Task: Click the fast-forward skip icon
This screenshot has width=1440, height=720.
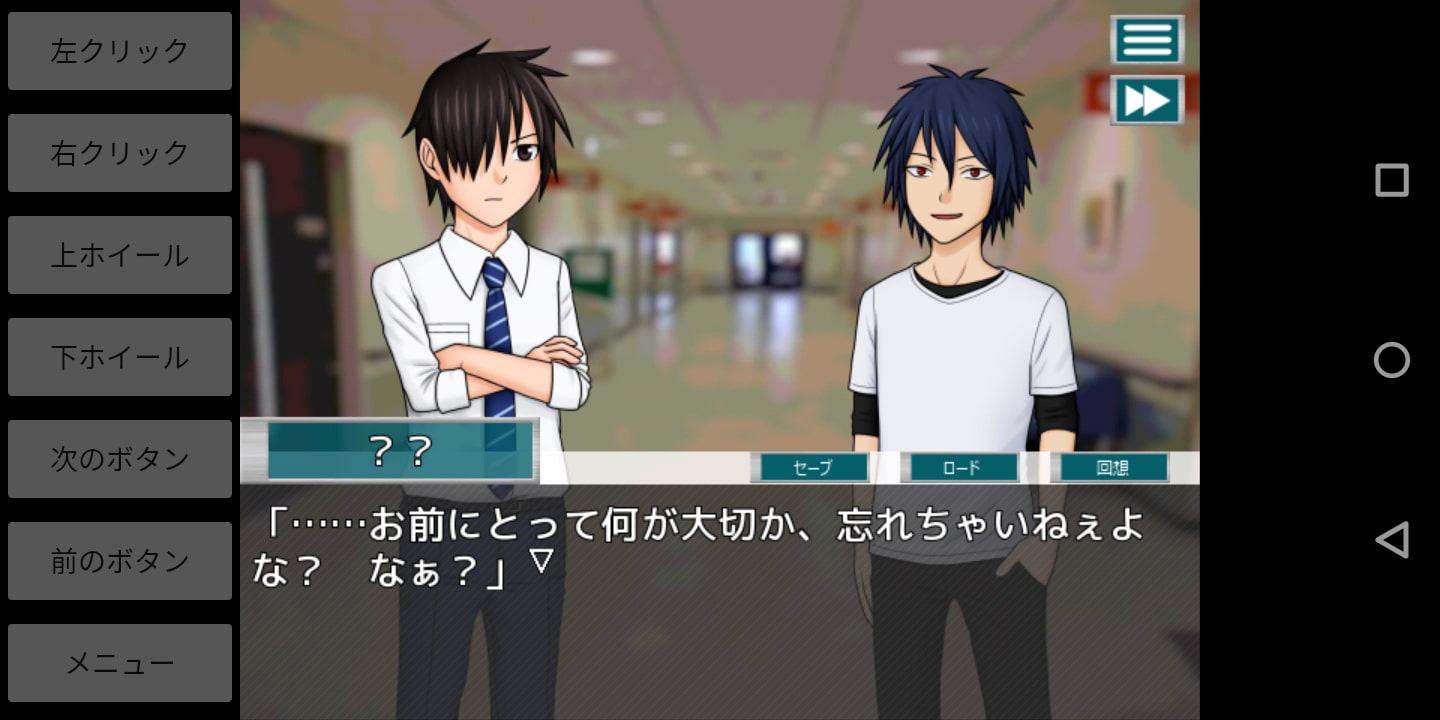Action: click(x=1147, y=100)
